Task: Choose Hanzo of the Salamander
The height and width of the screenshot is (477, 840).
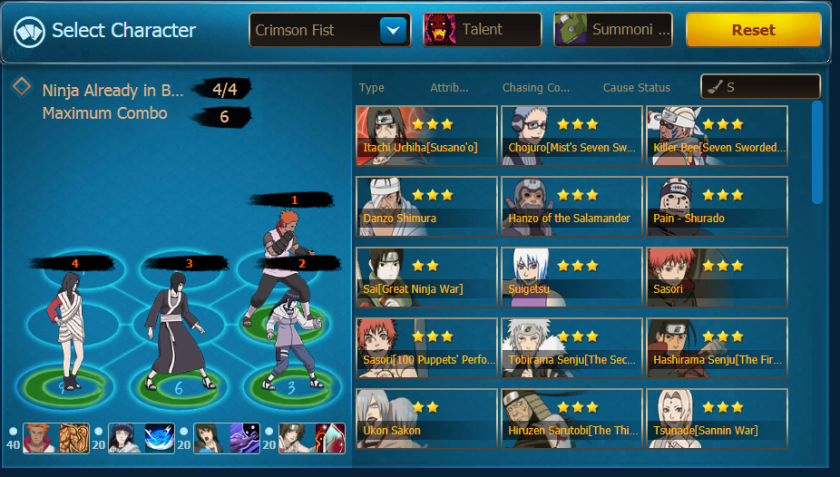Action: click(x=572, y=206)
